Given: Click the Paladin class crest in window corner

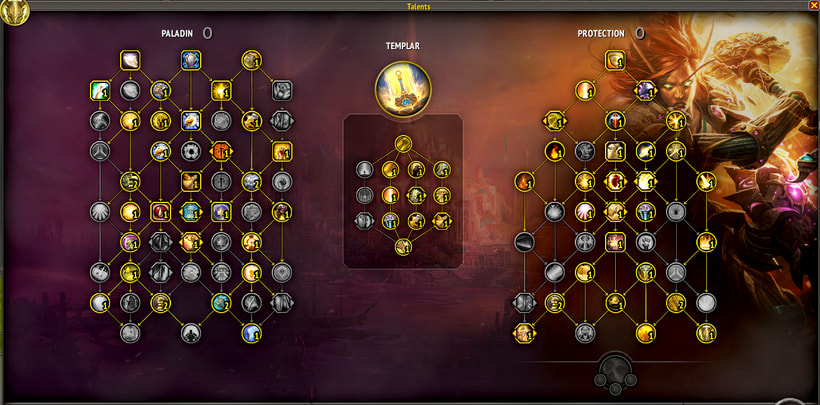Looking at the screenshot, I should [14, 11].
